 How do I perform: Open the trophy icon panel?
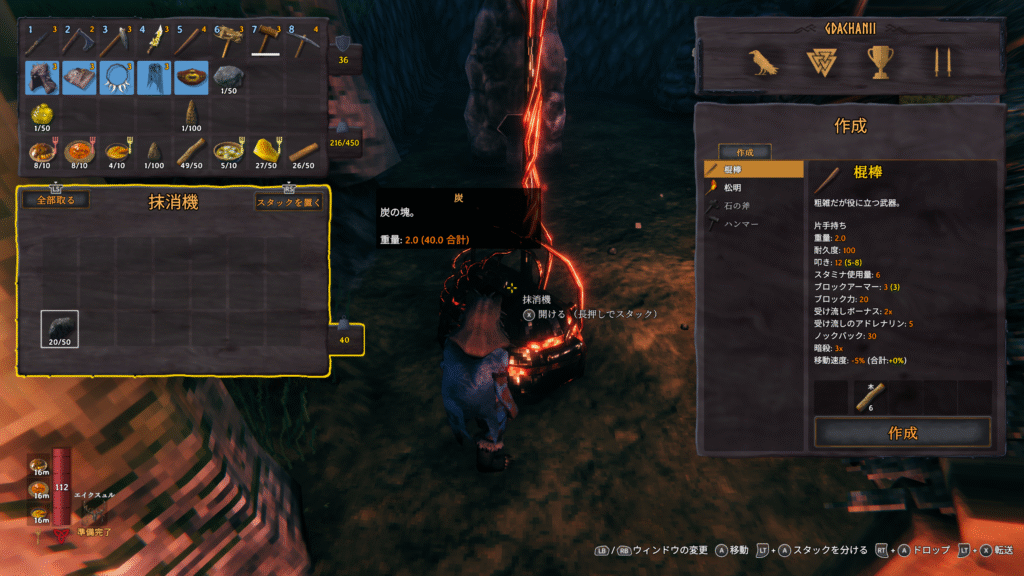(880, 64)
